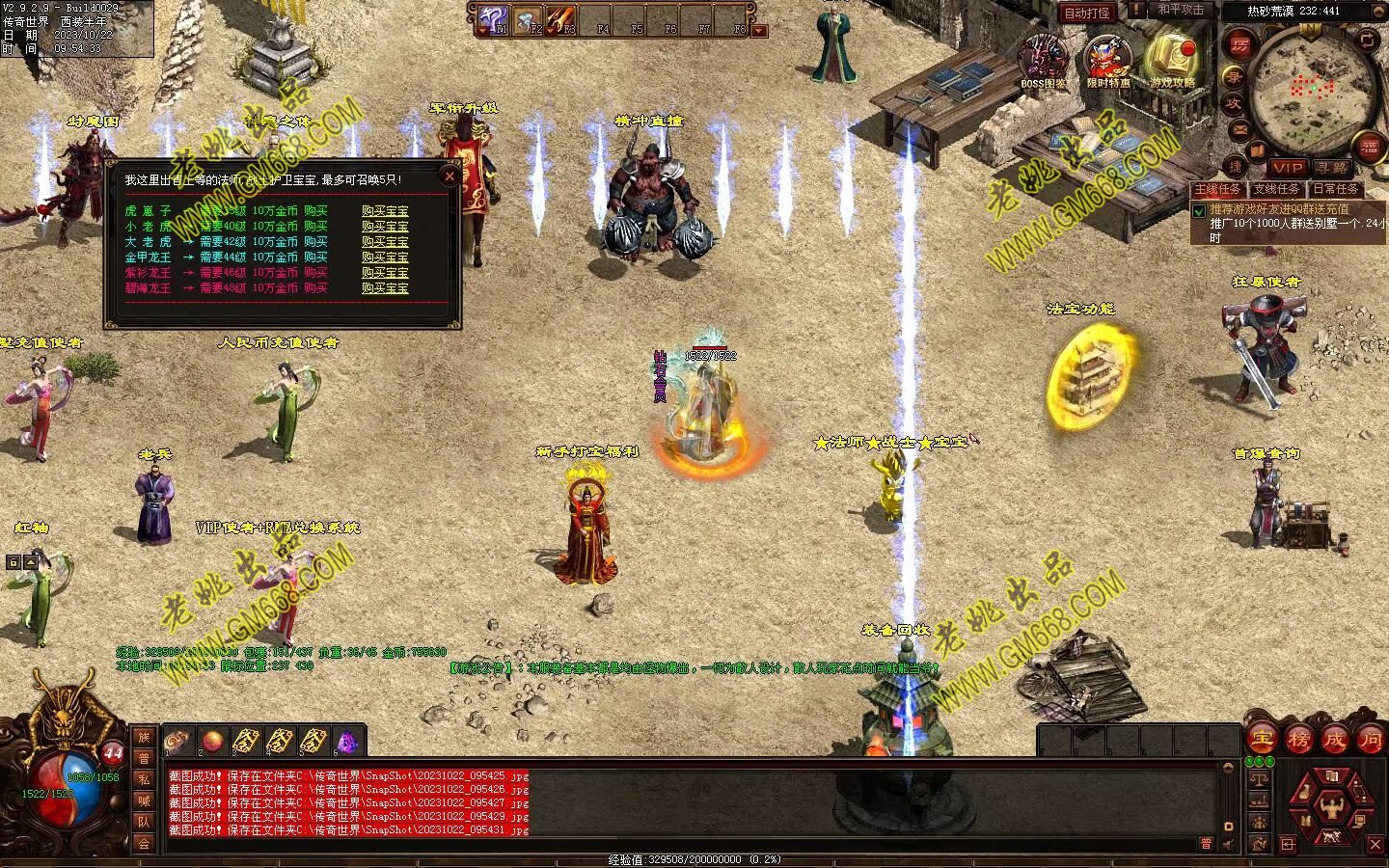Buy the 金甲龙王 pet via 购买宝宝
The width and height of the screenshot is (1389, 868).
(x=385, y=258)
